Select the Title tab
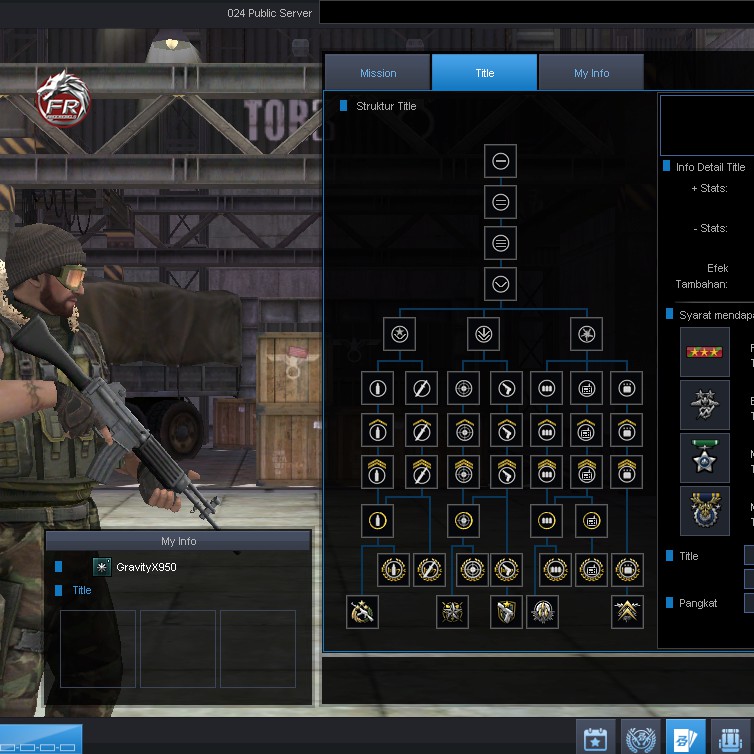The height and width of the screenshot is (754, 754). (x=485, y=73)
